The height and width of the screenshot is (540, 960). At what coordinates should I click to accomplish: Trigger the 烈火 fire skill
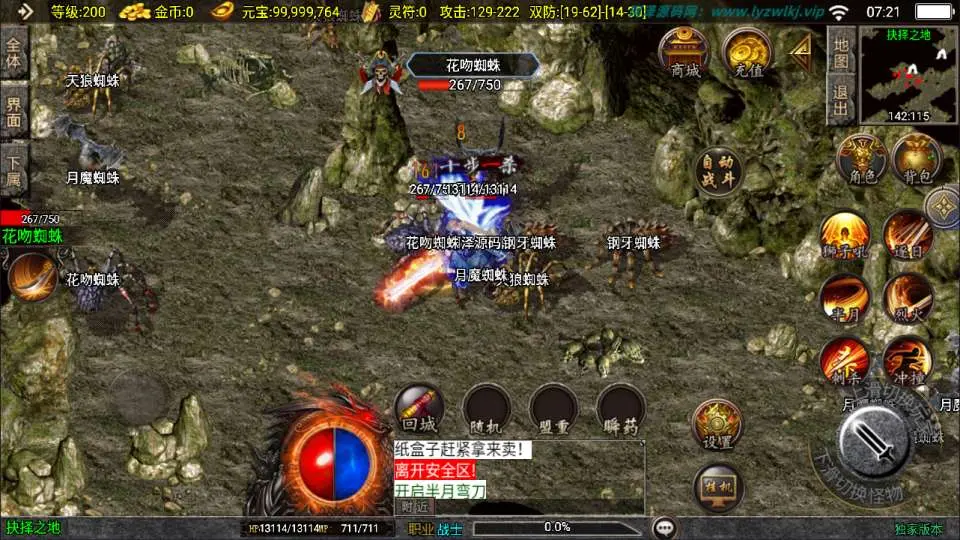pyautogui.click(x=907, y=299)
